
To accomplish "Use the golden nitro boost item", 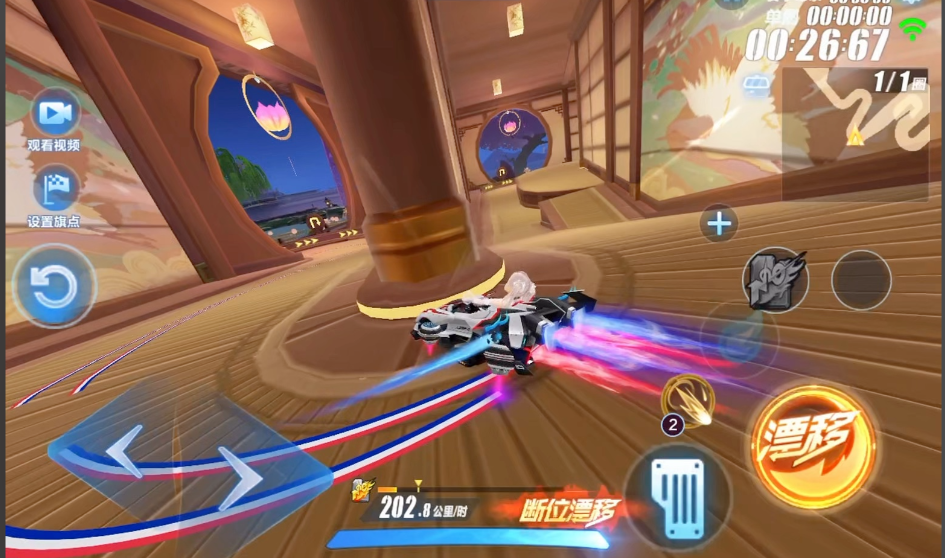I will (688, 397).
